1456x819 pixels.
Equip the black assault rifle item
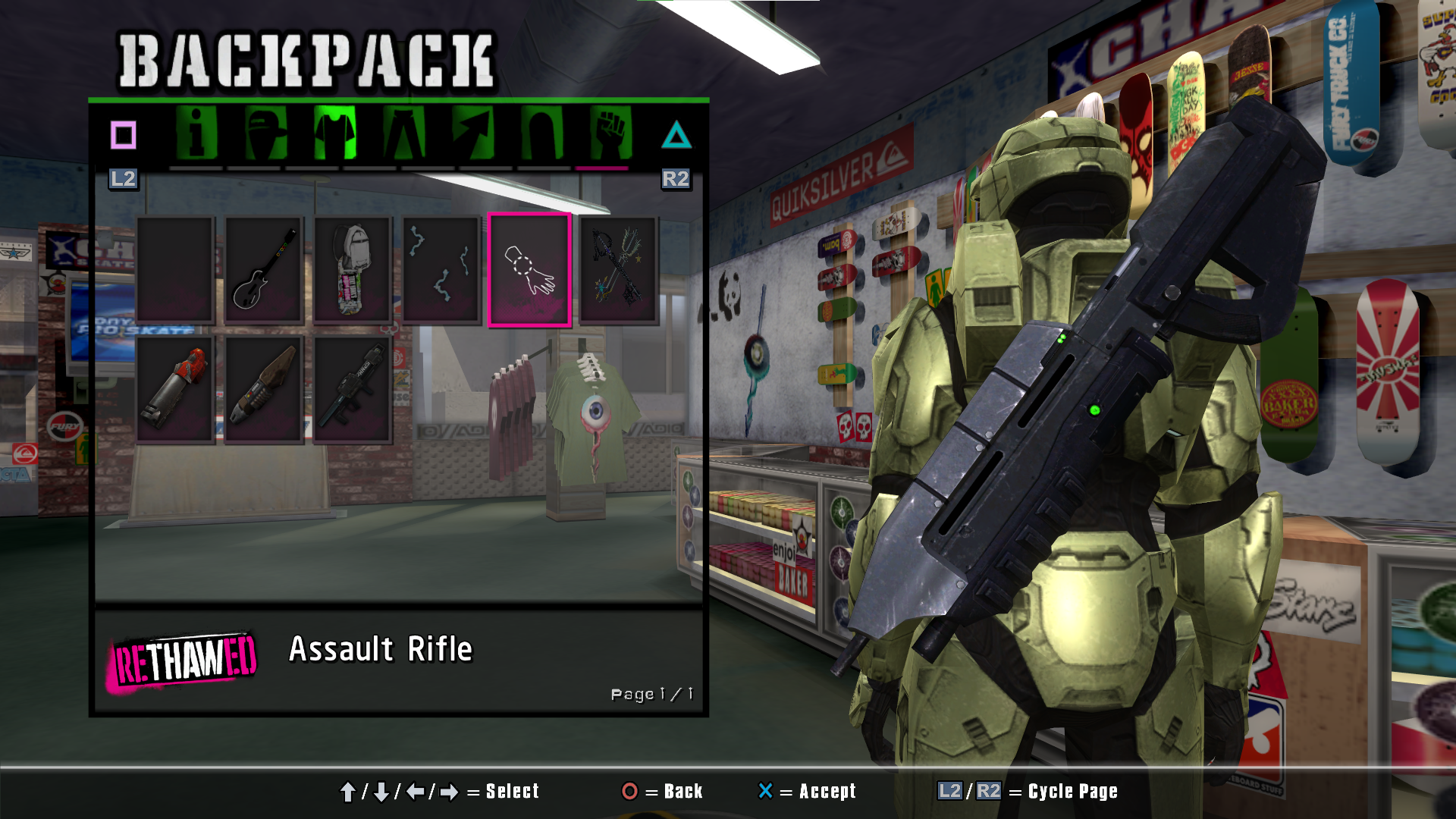[x=353, y=389]
